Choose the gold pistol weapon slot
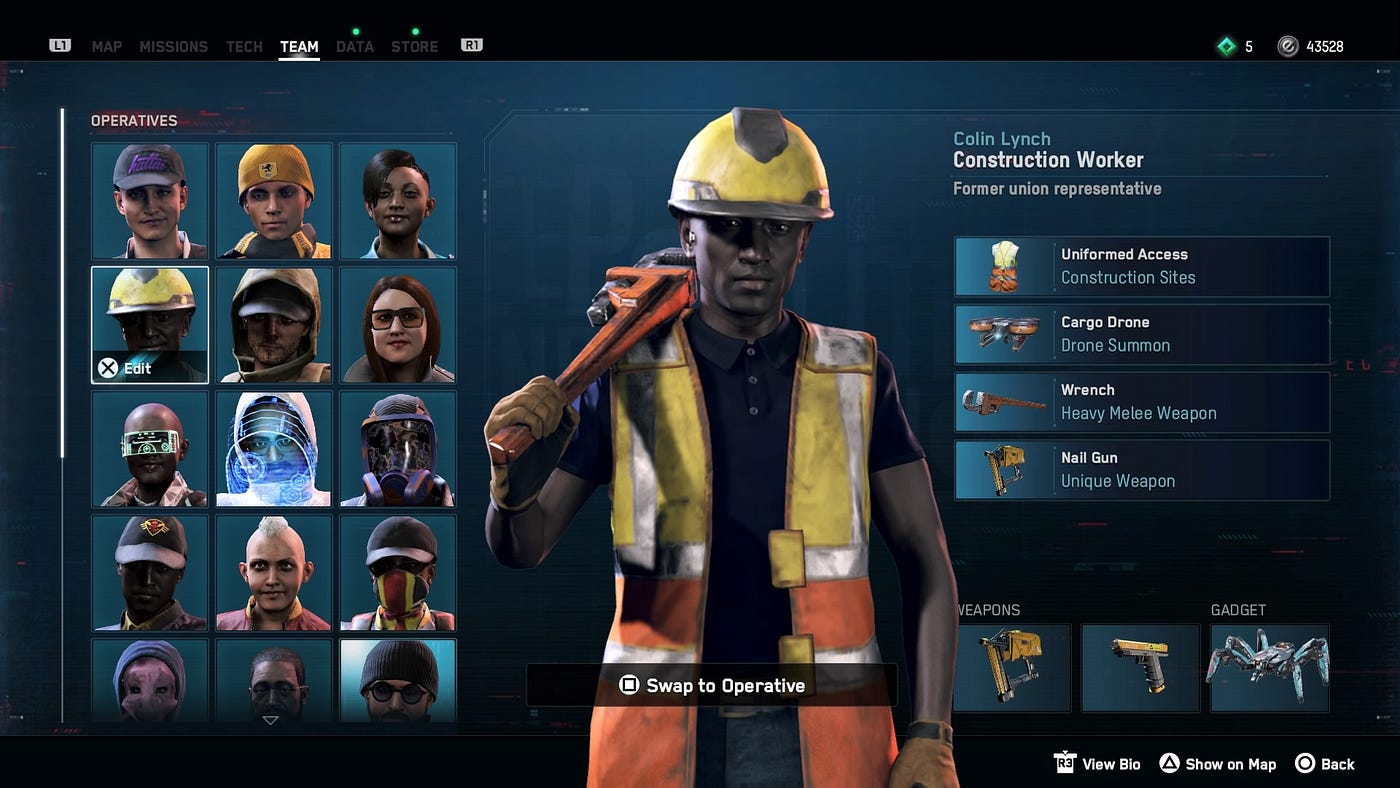1400x788 pixels. [x=1141, y=668]
